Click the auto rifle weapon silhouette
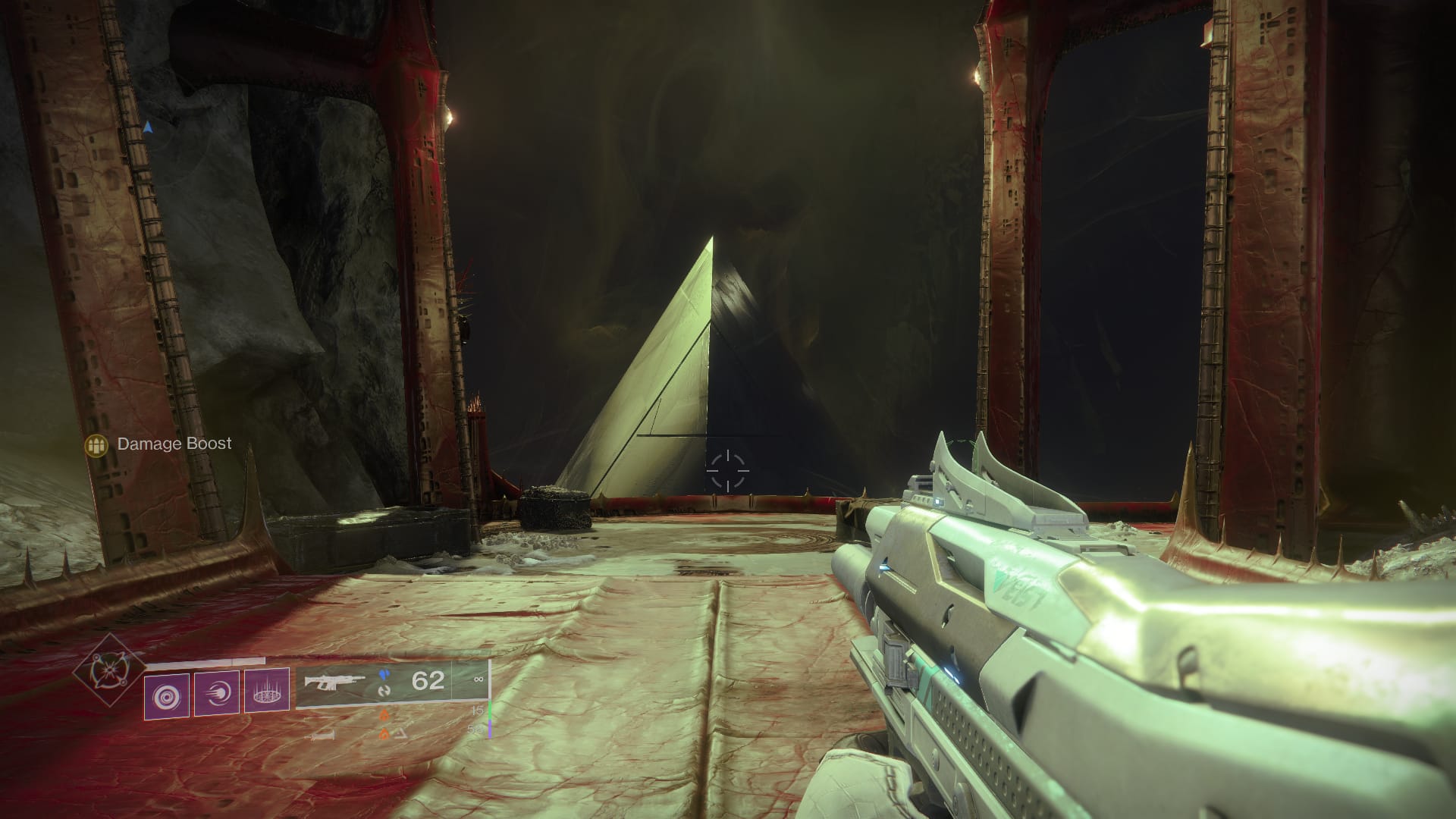 click(x=336, y=681)
